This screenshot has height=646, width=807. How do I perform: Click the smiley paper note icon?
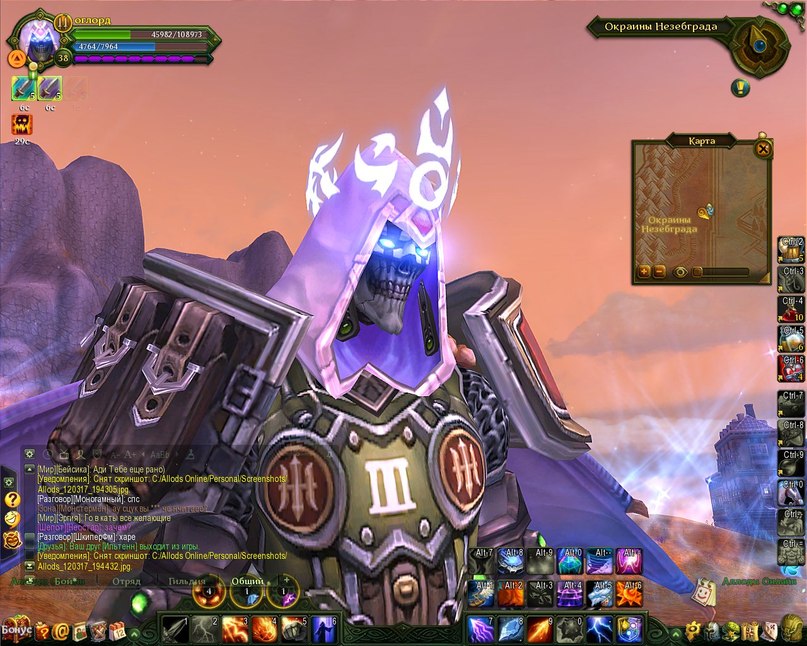706,592
